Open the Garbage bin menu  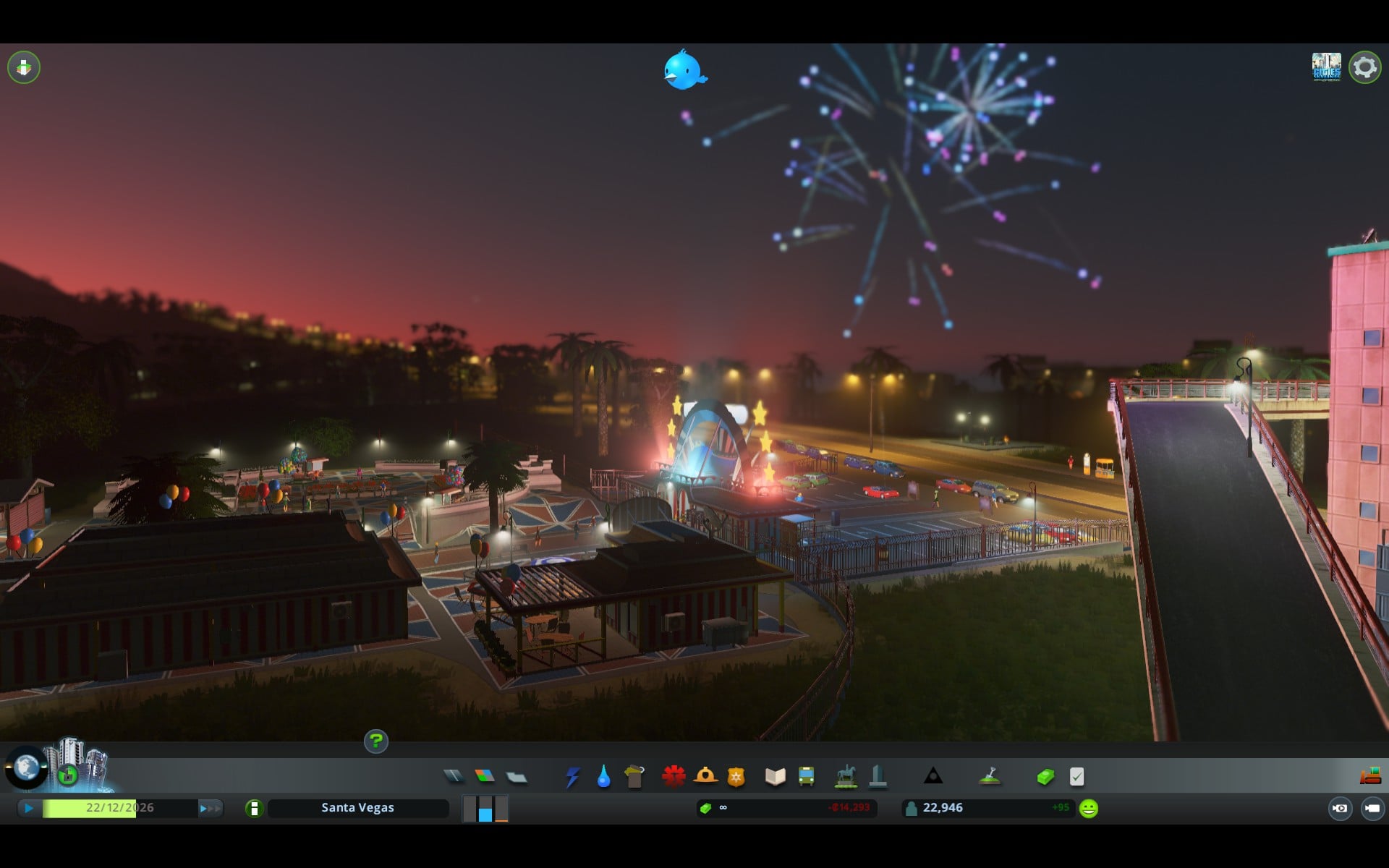(x=634, y=777)
